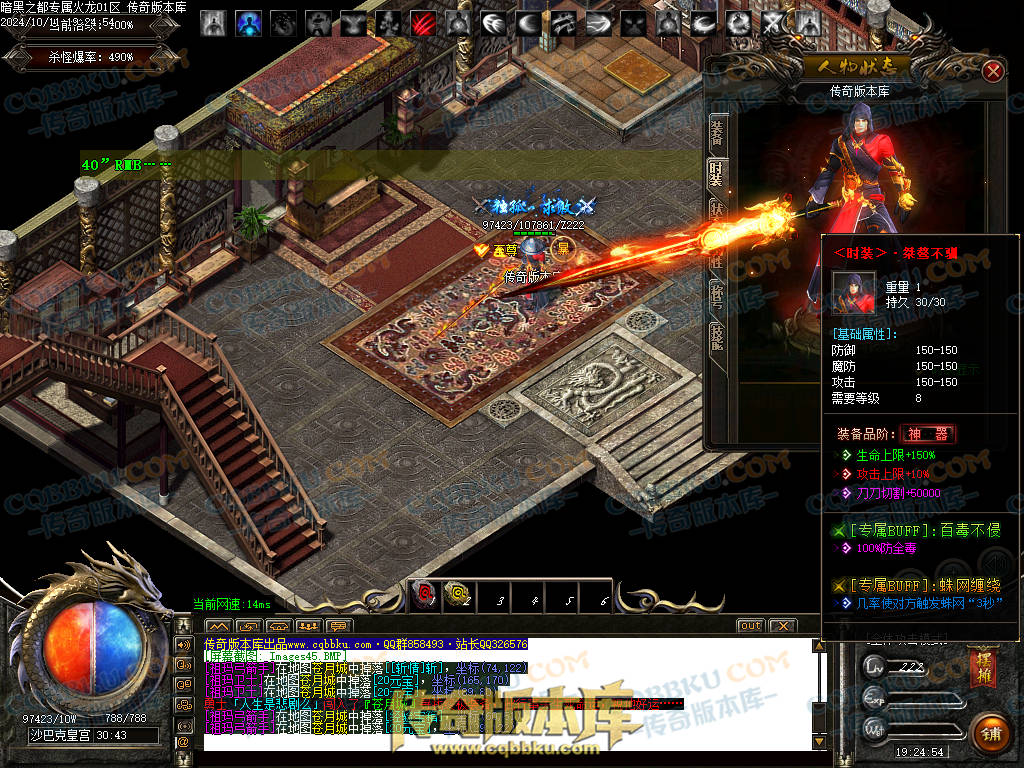
Task: Open the 技能 skills tab
Action: 717,335
